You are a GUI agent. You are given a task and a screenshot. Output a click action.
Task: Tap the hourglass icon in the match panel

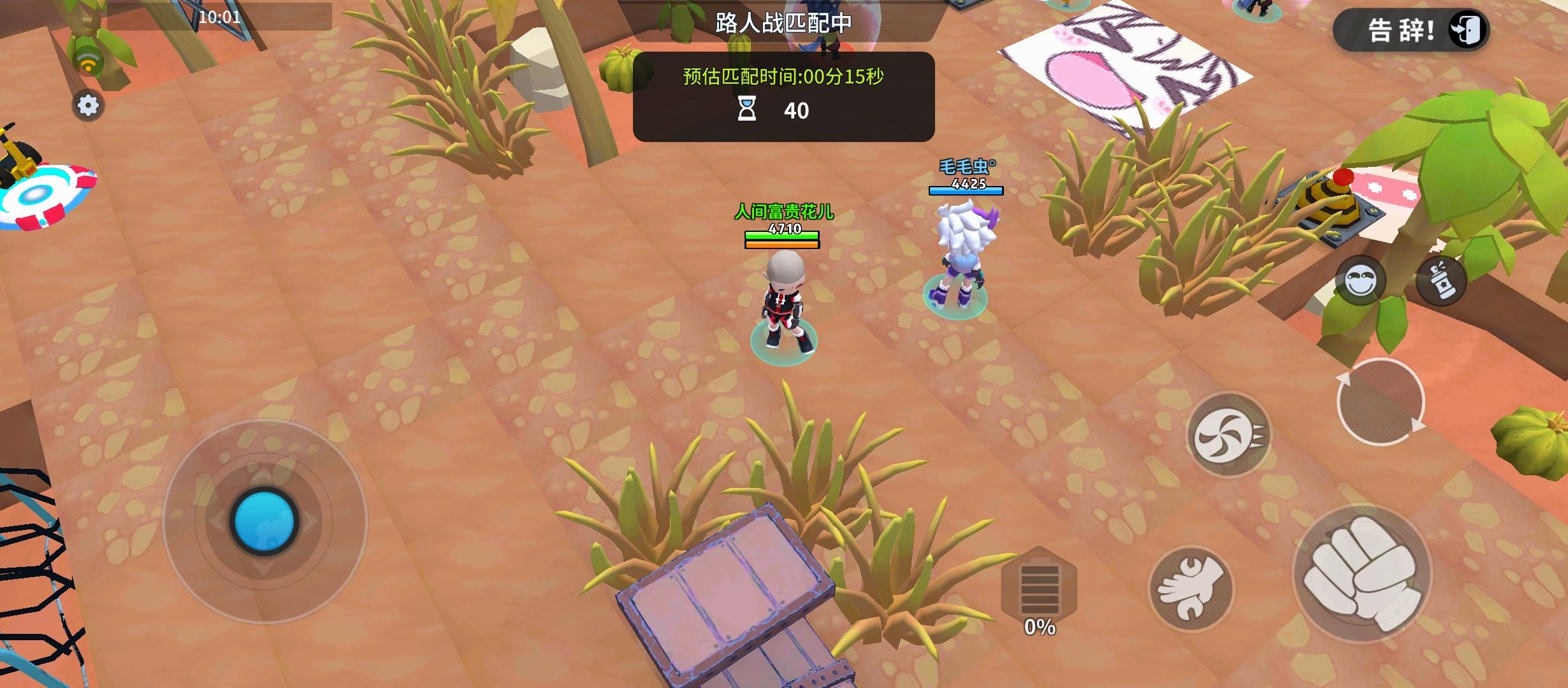pos(746,108)
